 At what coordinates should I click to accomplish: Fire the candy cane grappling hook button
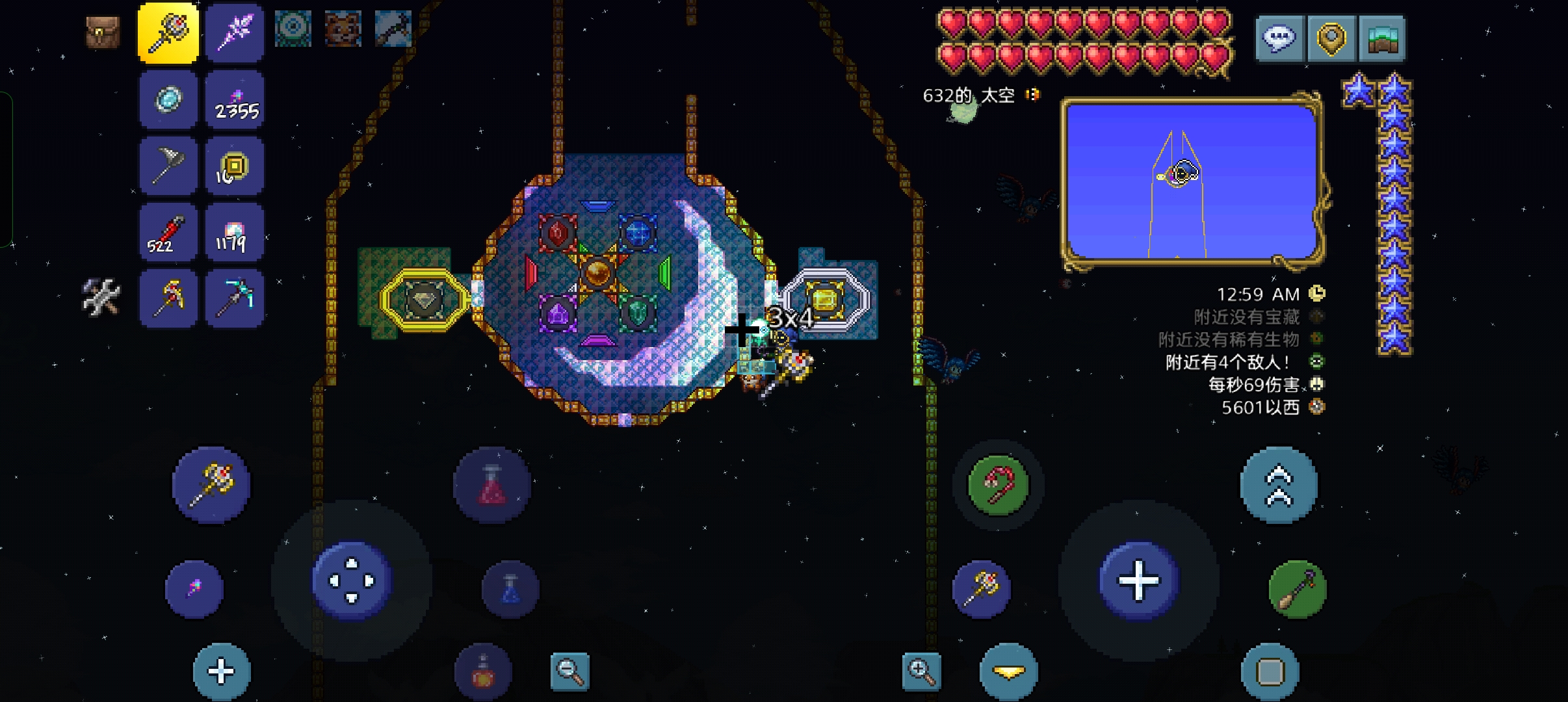pyautogui.click(x=998, y=485)
